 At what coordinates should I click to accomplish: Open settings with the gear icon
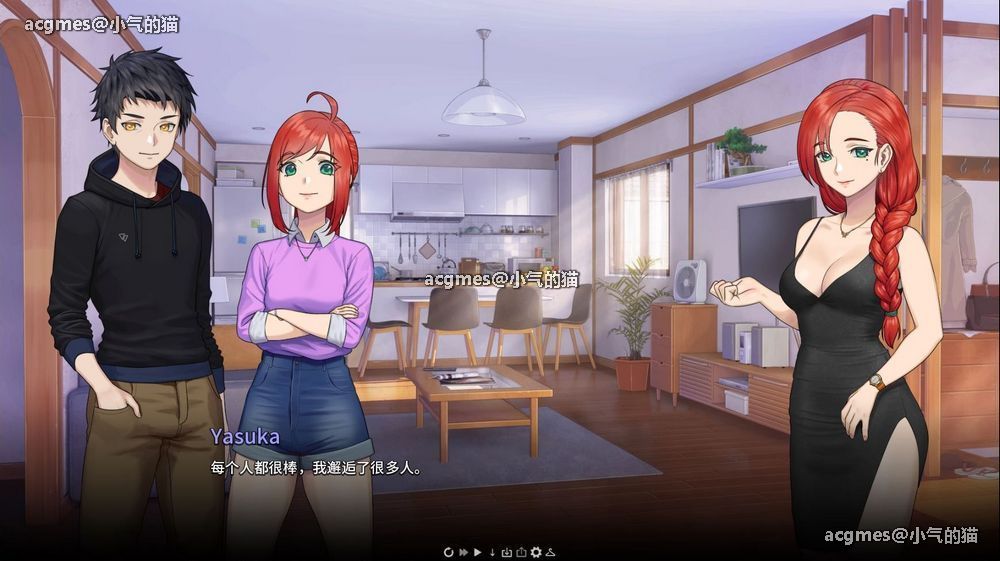pyautogui.click(x=535, y=551)
